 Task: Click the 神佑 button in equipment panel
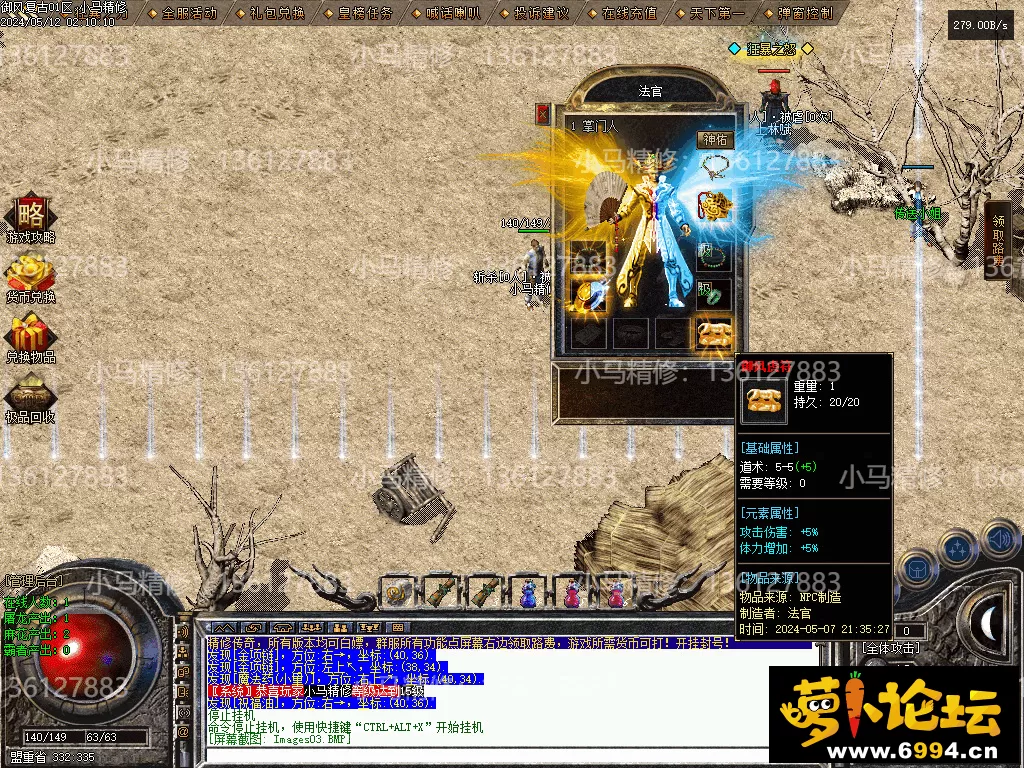coord(715,140)
